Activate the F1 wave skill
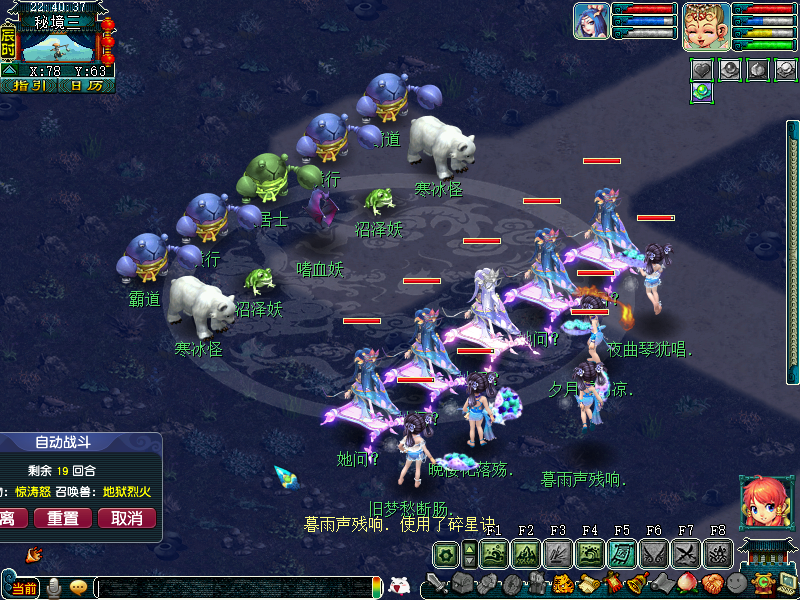 [x=493, y=554]
